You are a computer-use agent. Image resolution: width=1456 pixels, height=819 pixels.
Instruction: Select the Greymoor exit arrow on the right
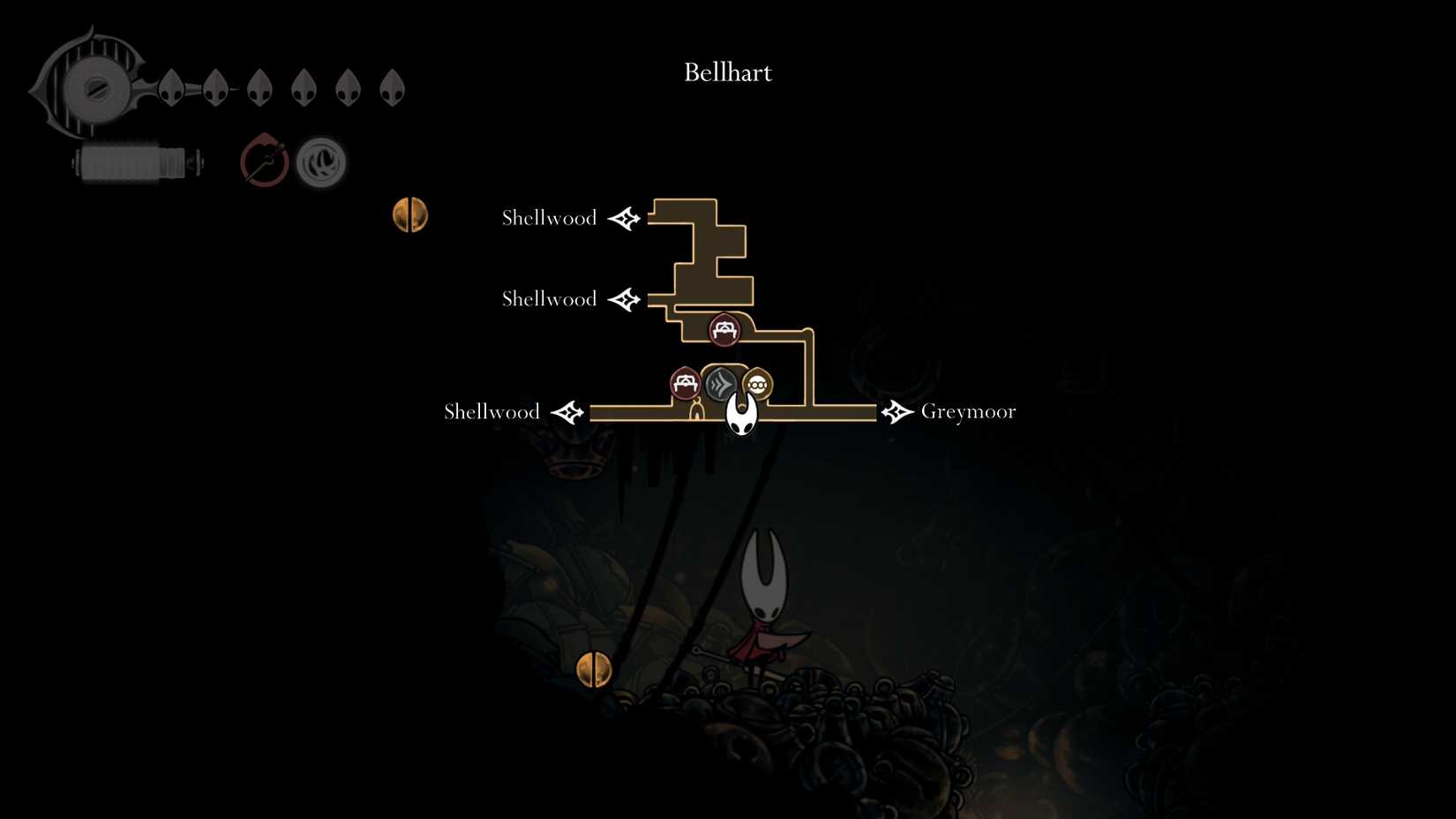tap(897, 411)
